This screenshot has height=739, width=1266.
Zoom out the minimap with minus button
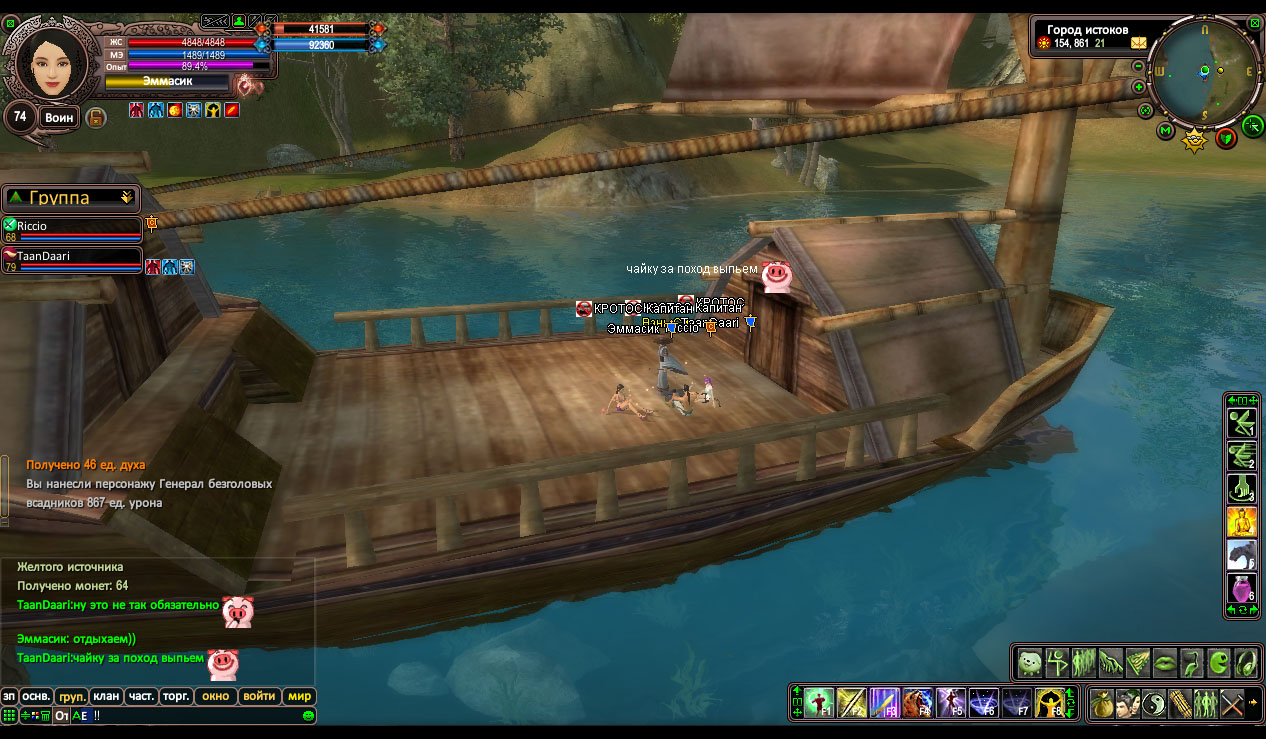coord(1139,66)
